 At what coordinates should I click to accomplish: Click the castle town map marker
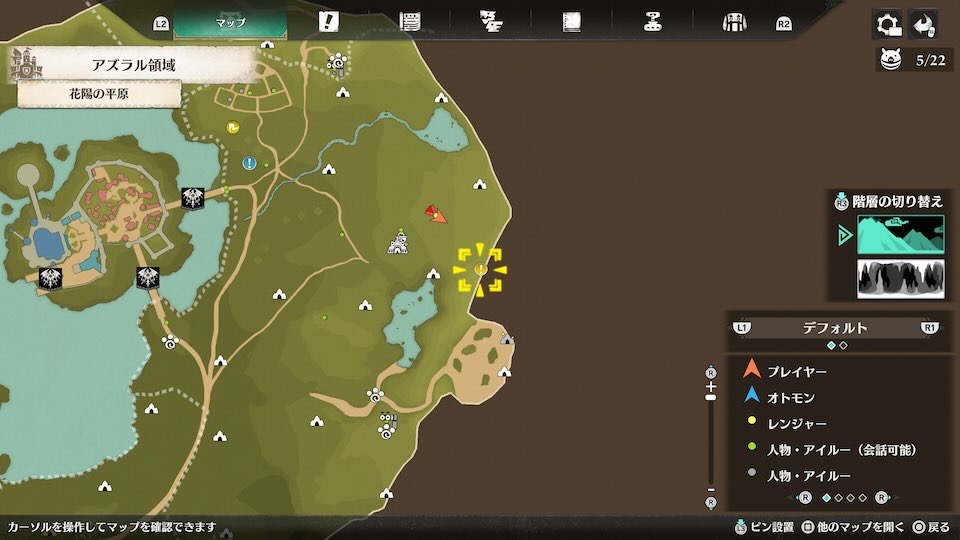point(398,241)
